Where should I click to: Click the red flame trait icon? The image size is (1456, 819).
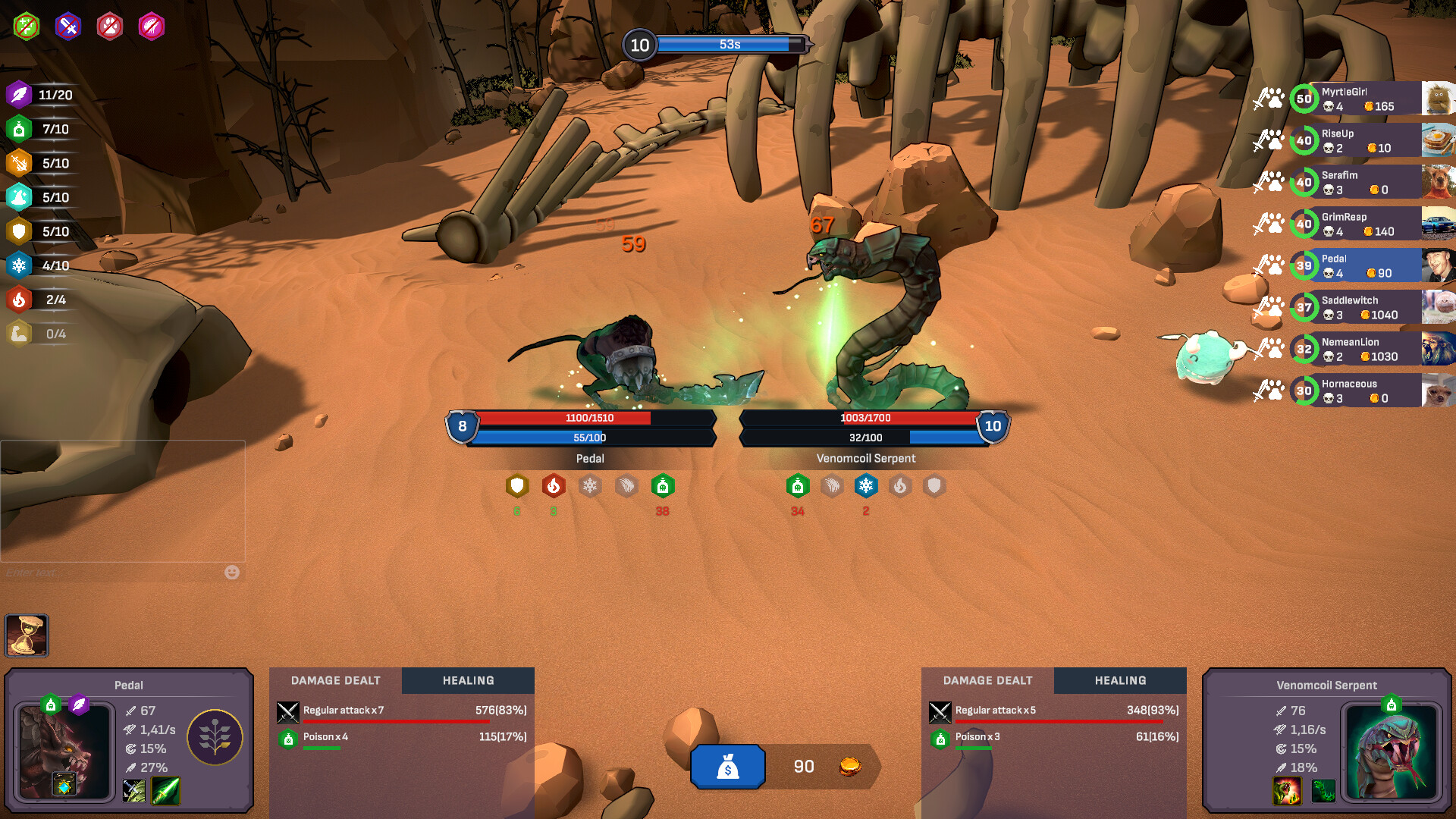(x=20, y=300)
